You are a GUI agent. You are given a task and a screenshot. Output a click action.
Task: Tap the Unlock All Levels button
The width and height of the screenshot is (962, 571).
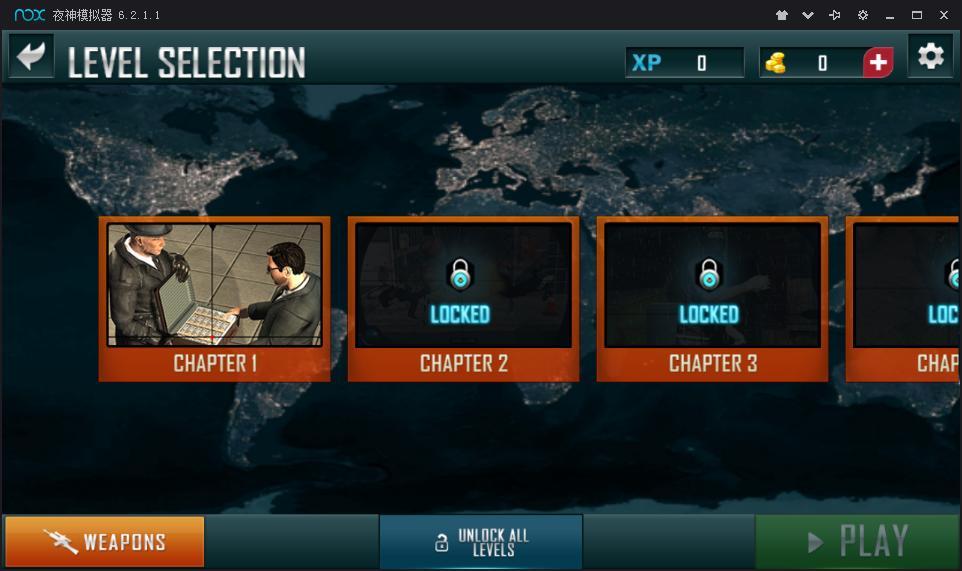pos(481,542)
